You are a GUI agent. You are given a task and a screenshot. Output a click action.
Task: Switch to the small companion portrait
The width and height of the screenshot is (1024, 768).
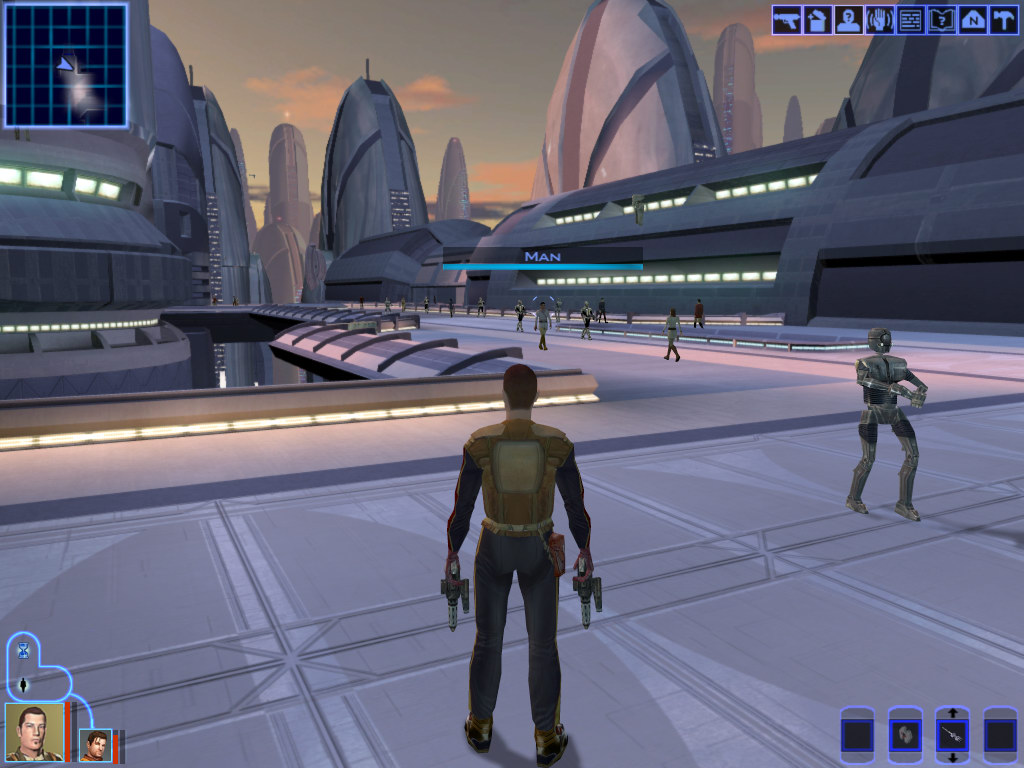pos(96,745)
